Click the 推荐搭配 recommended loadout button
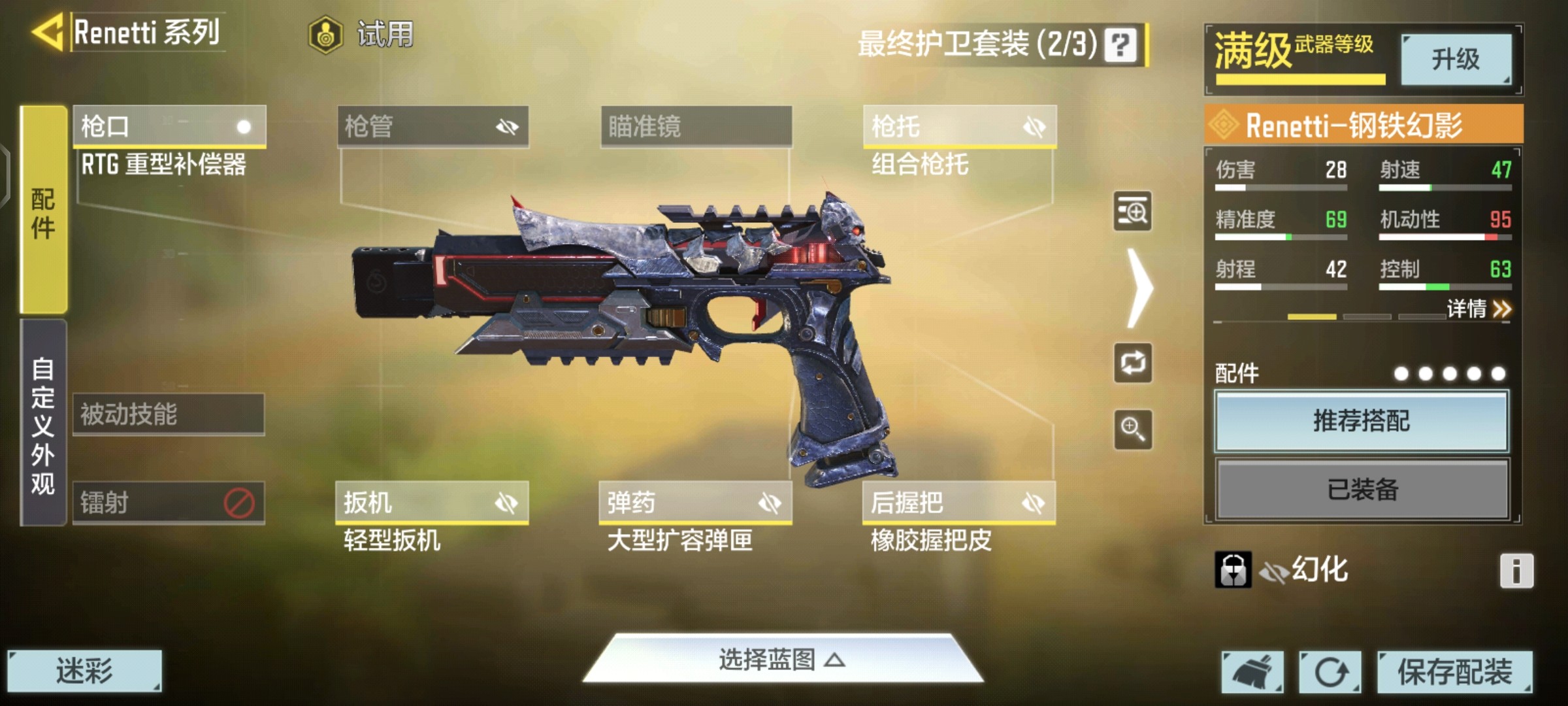This screenshot has width=1568, height=706. (x=1362, y=421)
